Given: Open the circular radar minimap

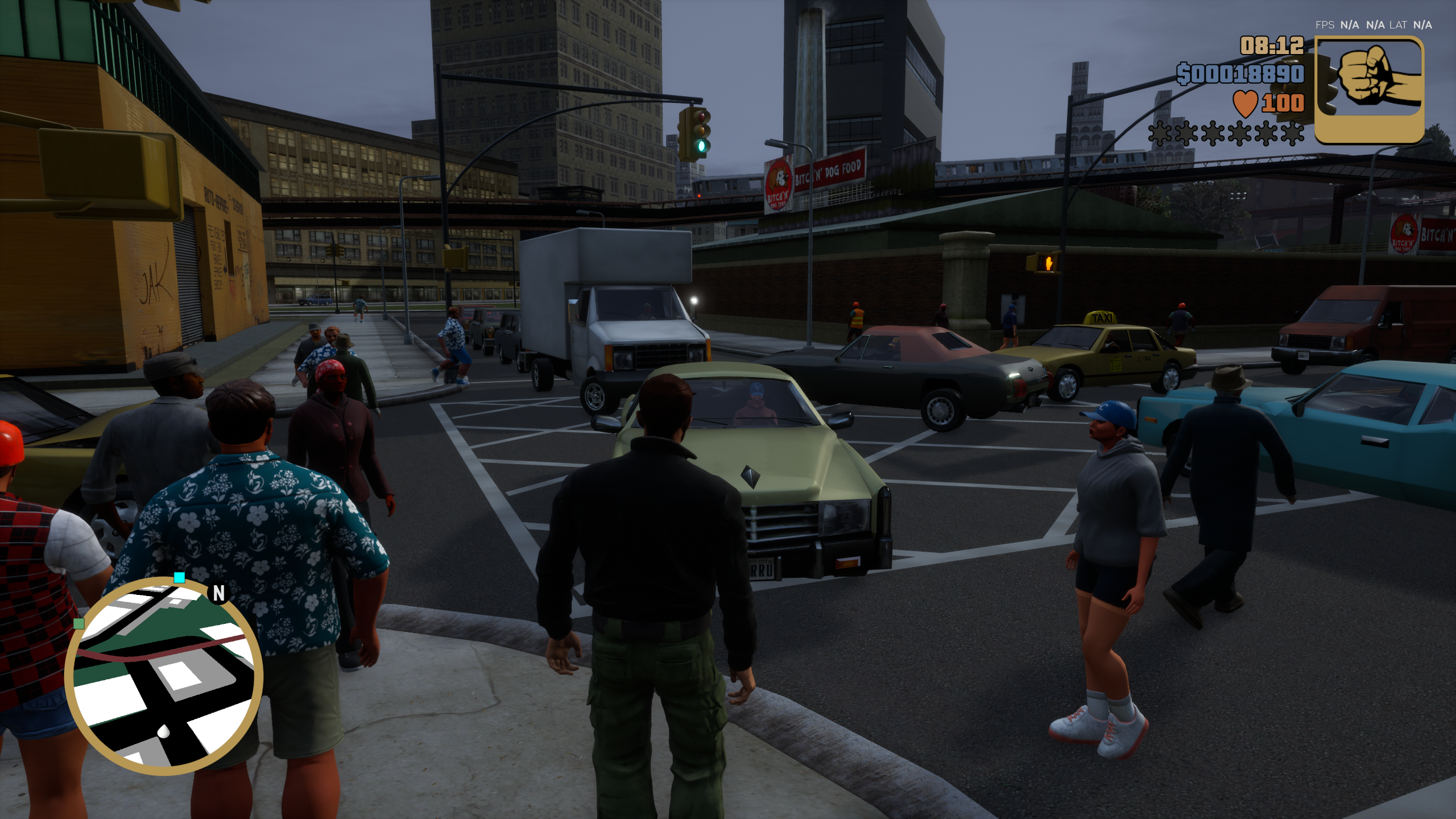Looking at the screenshot, I should click(x=164, y=676).
